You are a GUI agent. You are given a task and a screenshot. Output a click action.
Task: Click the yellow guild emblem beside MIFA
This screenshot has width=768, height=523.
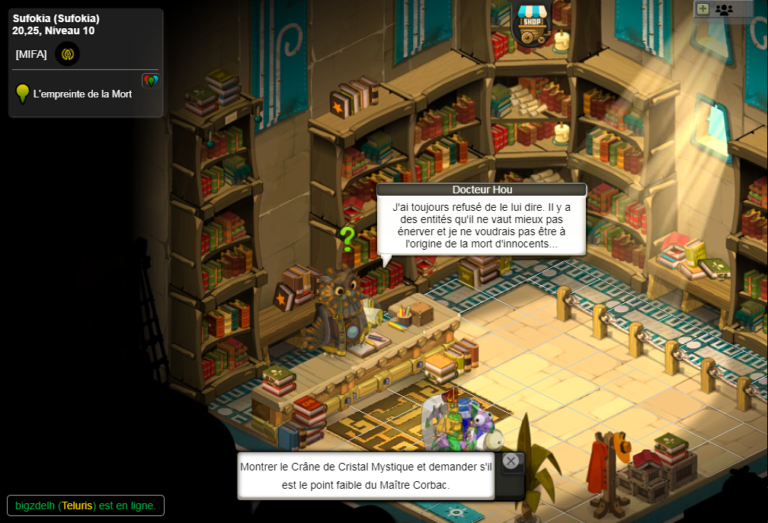point(68,54)
